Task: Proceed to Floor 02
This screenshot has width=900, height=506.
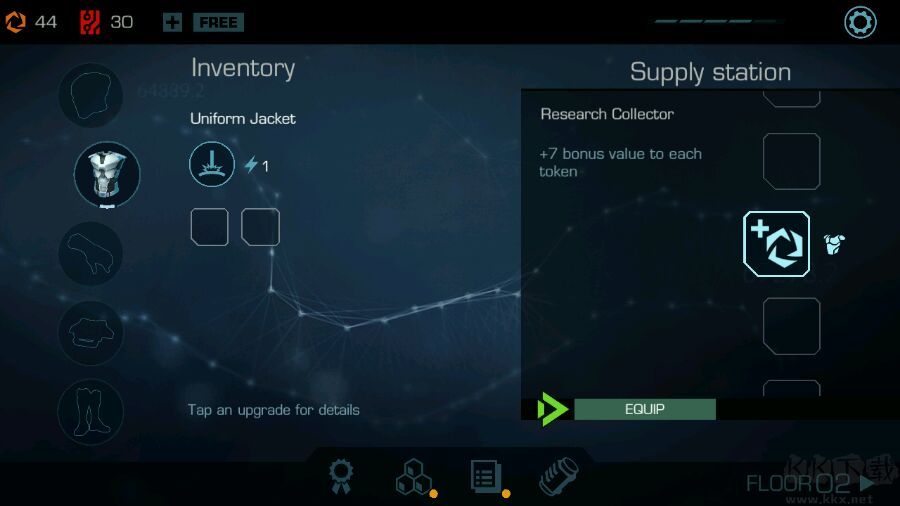Action: [x=810, y=484]
